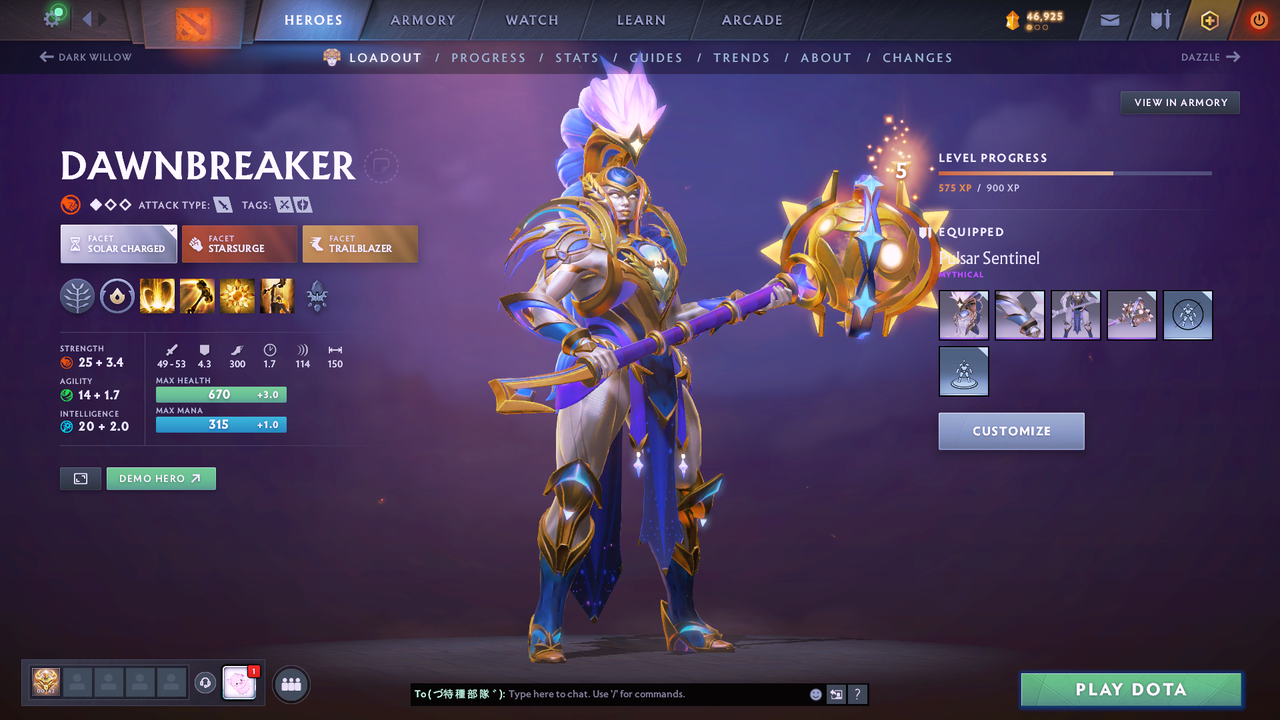Switch to the Watch tab

[532, 20]
